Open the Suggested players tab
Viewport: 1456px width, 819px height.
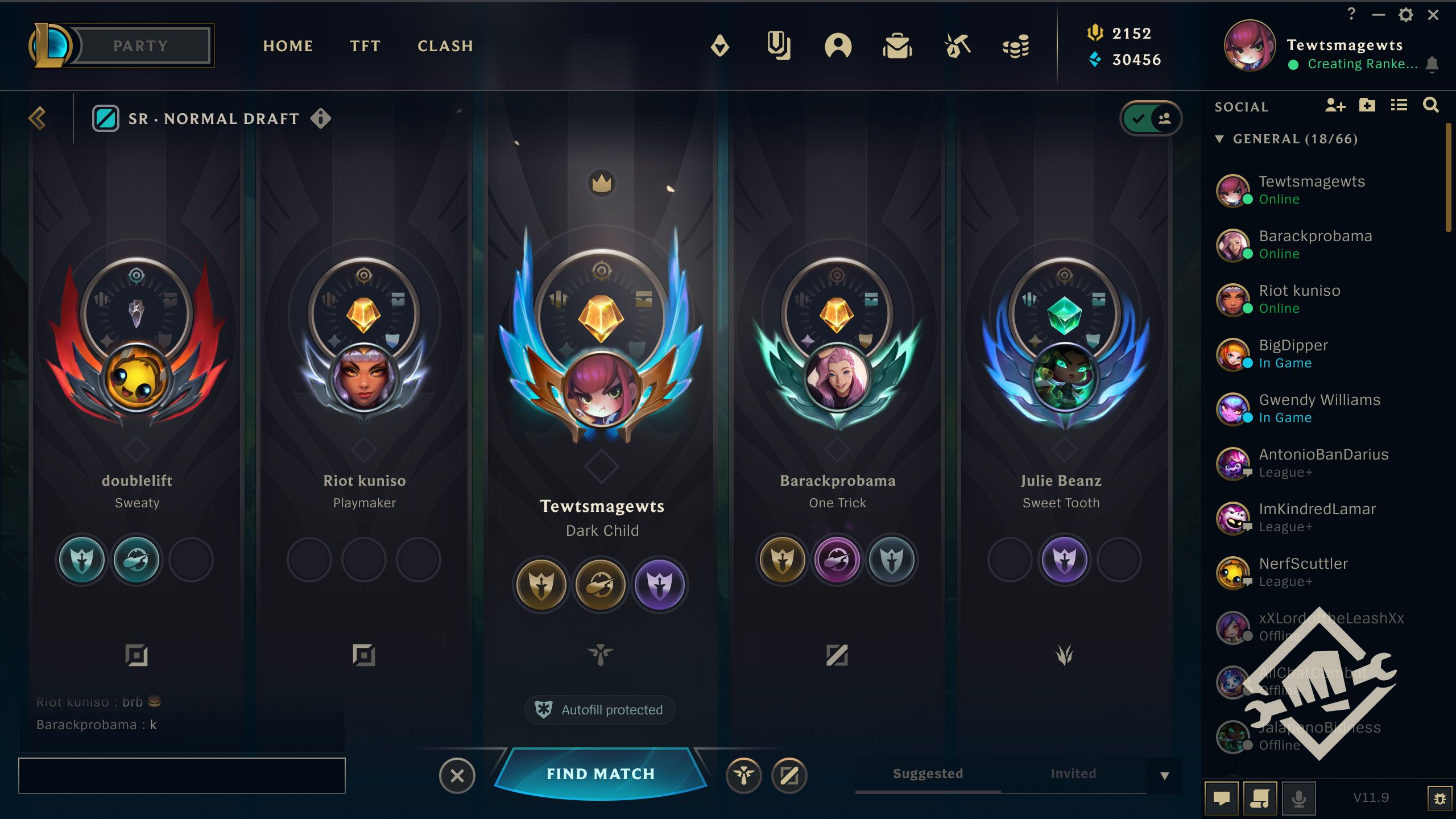[x=926, y=773]
